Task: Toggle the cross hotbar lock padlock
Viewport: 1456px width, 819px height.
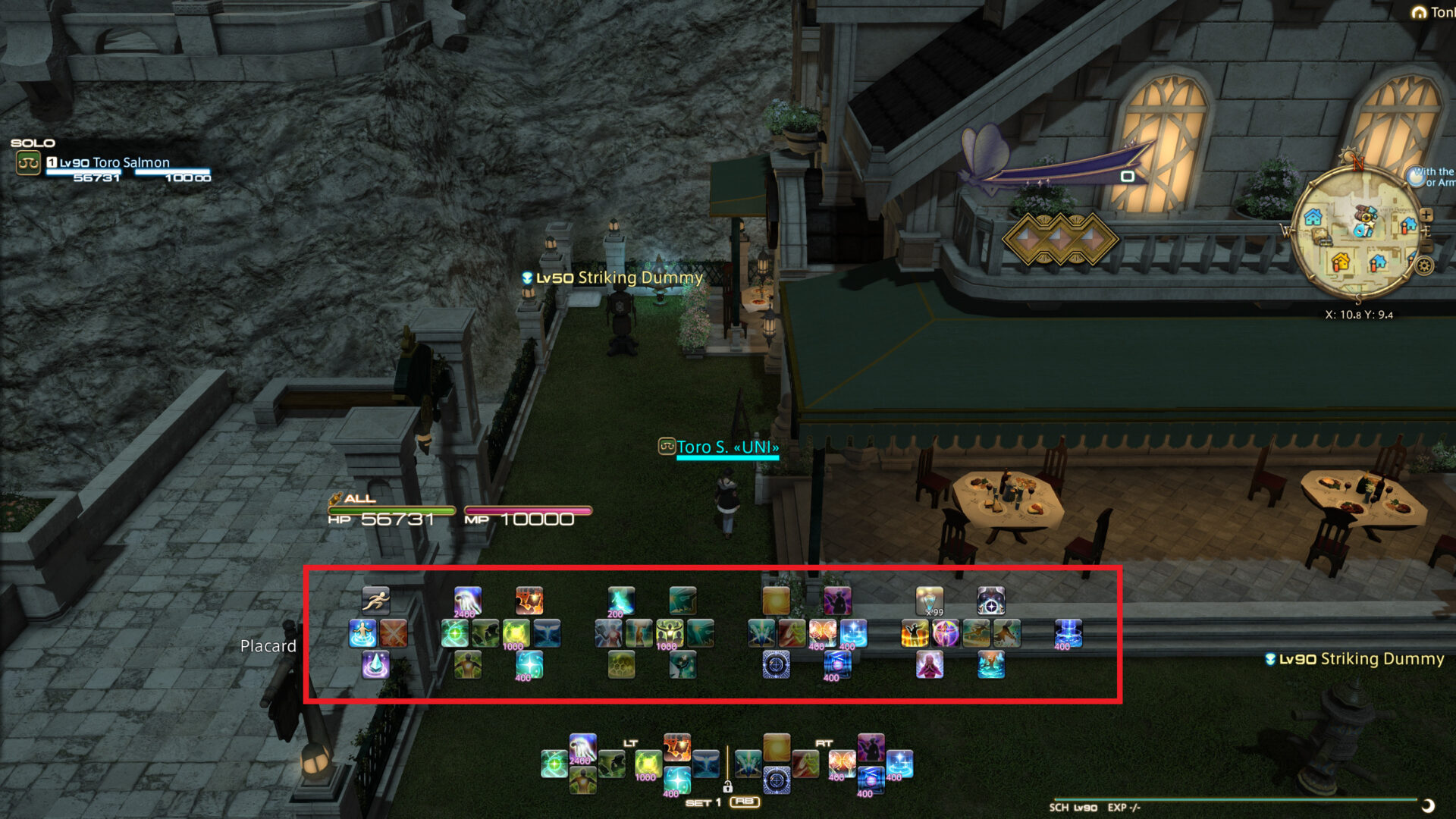Action: tap(727, 788)
